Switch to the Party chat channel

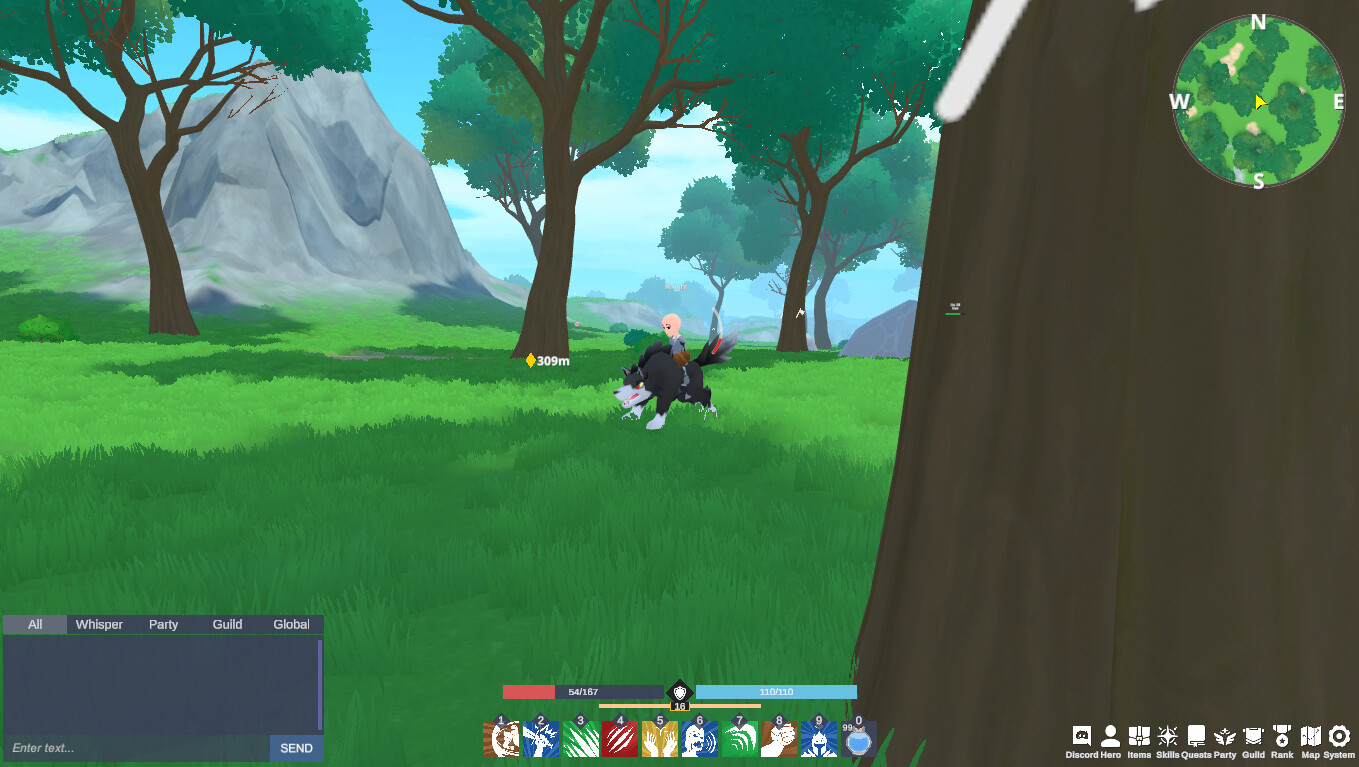pos(163,624)
